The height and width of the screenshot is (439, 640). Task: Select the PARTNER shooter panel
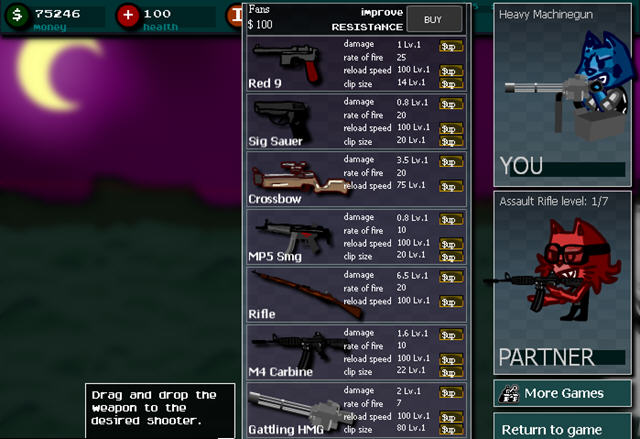(564, 283)
